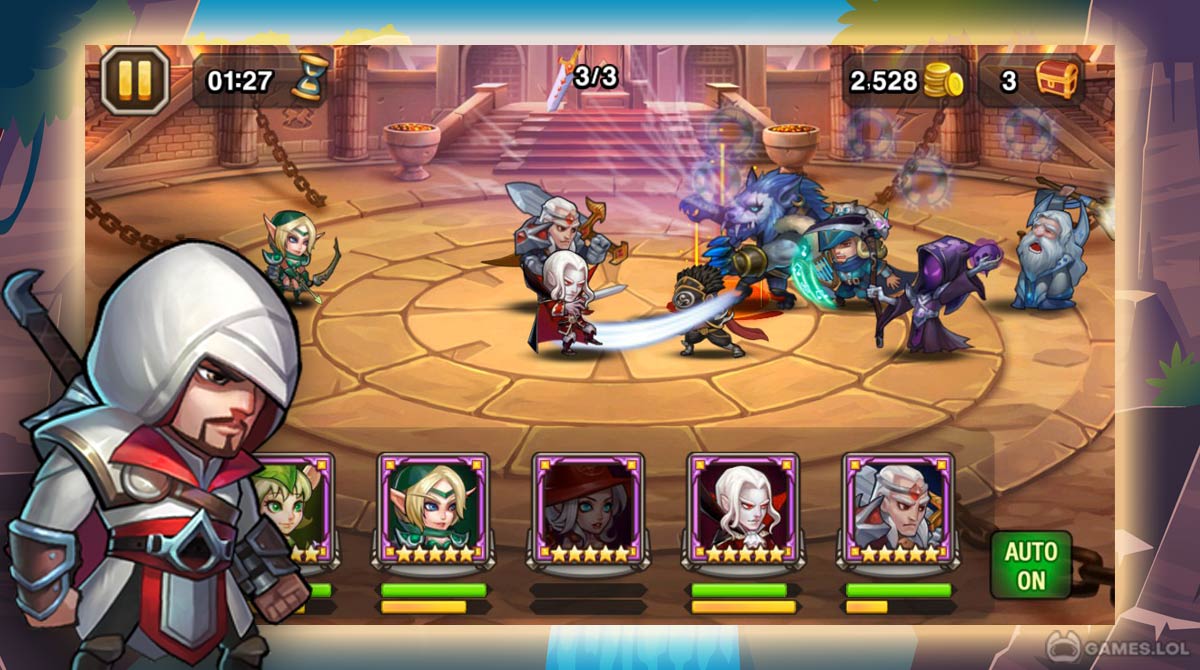Choose the silver-haired knight hero portrait

coord(897,508)
